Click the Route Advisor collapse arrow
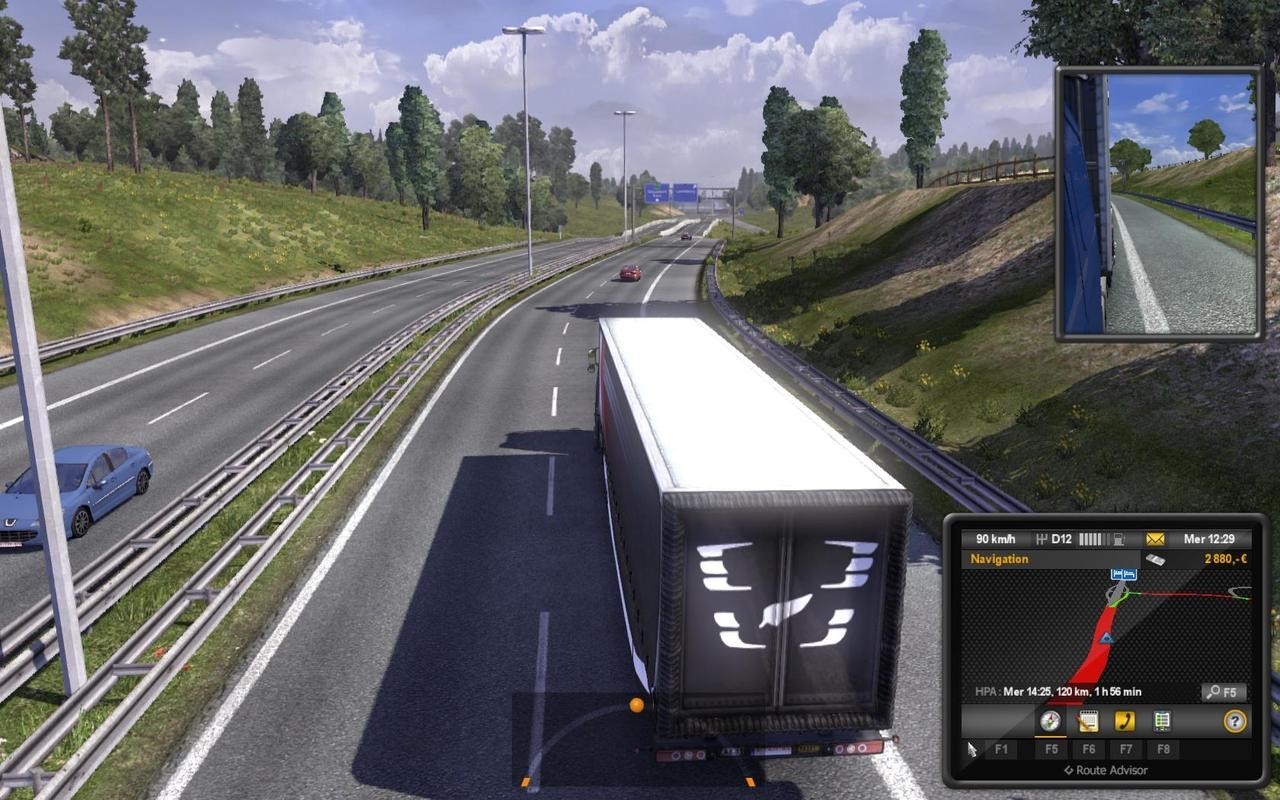Screen dimensions: 1280x800 coord(1069,770)
